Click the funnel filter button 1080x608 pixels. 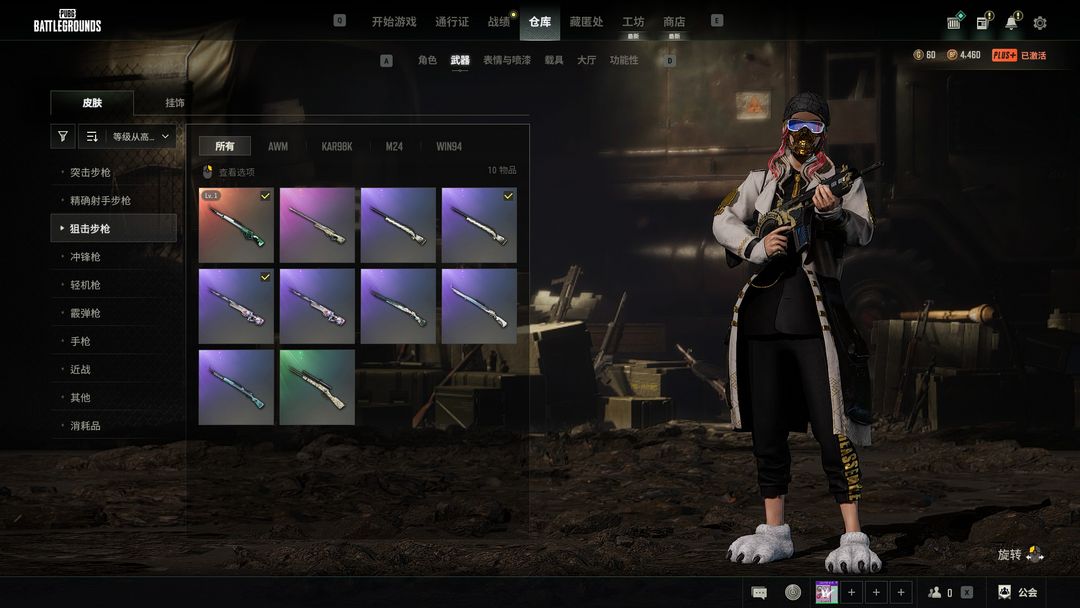(x=63, y=137)
